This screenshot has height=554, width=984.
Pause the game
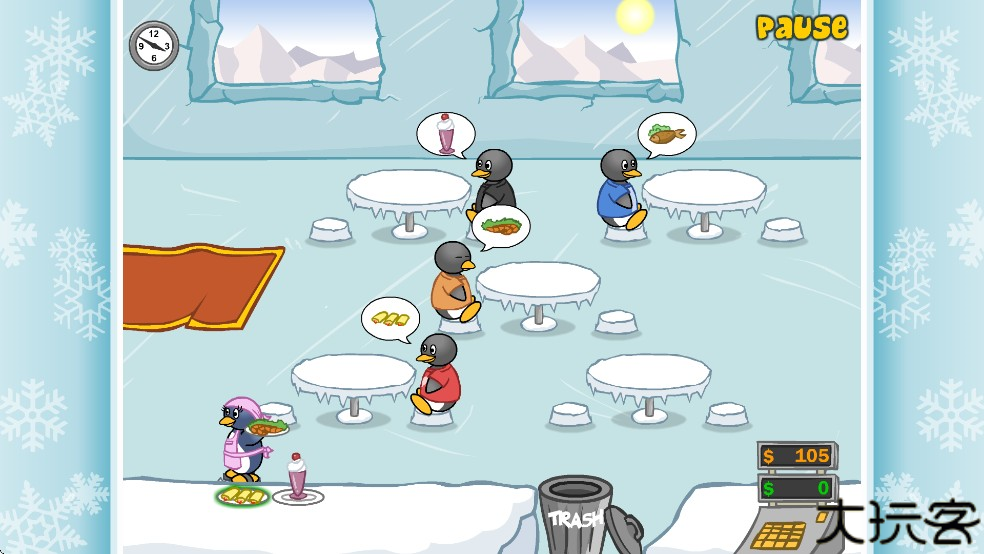coord(801,27)
